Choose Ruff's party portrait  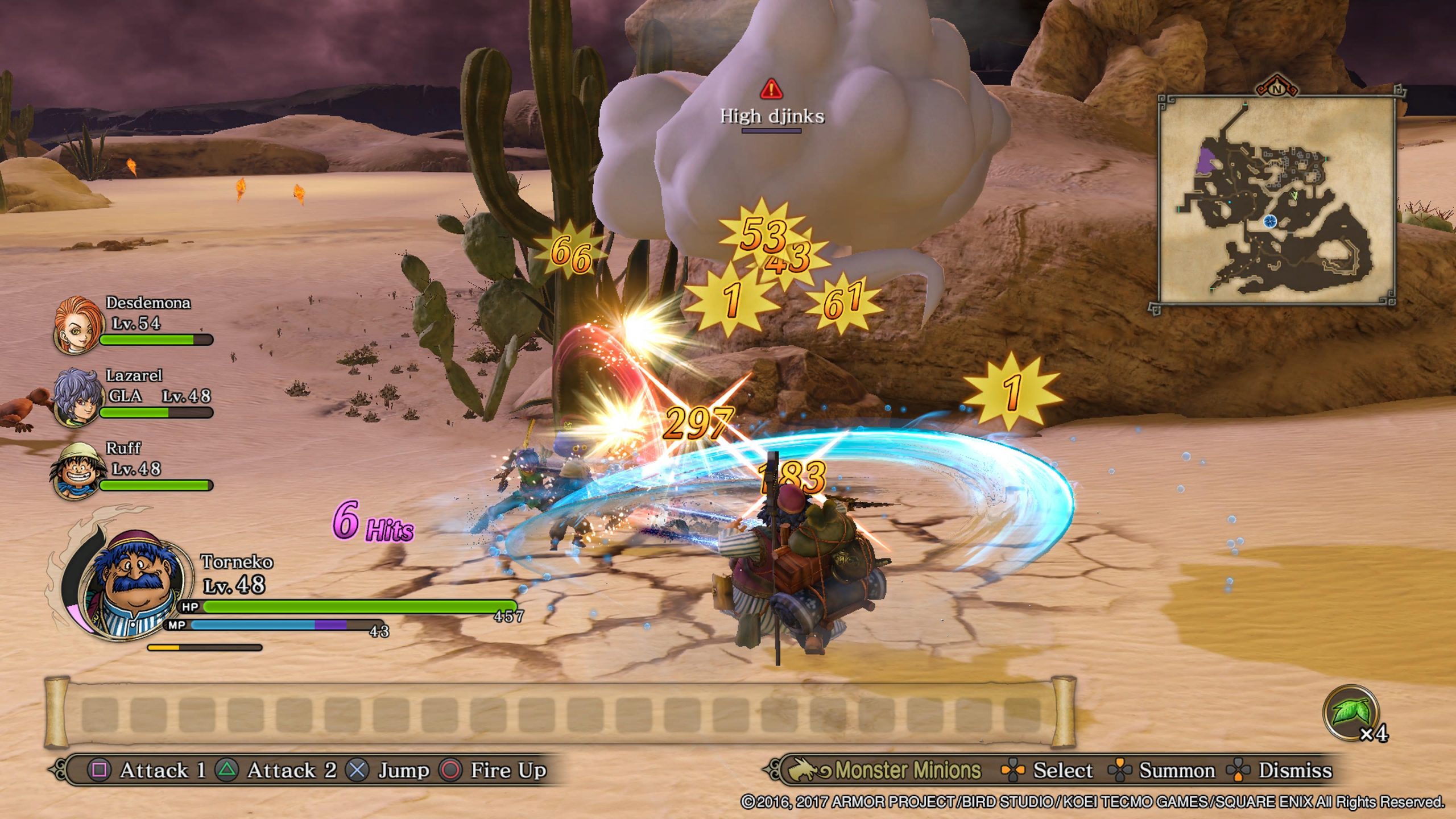click(76, 471)
